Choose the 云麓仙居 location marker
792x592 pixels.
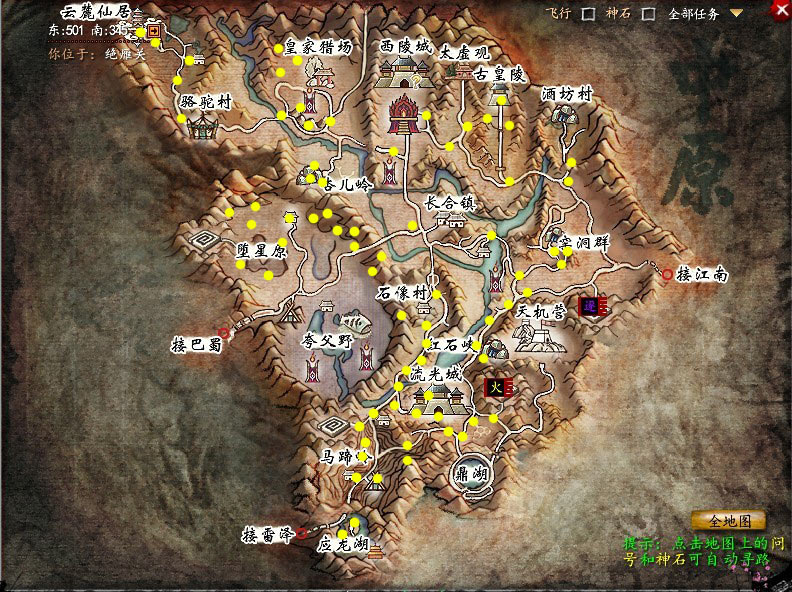coord(155,31)
